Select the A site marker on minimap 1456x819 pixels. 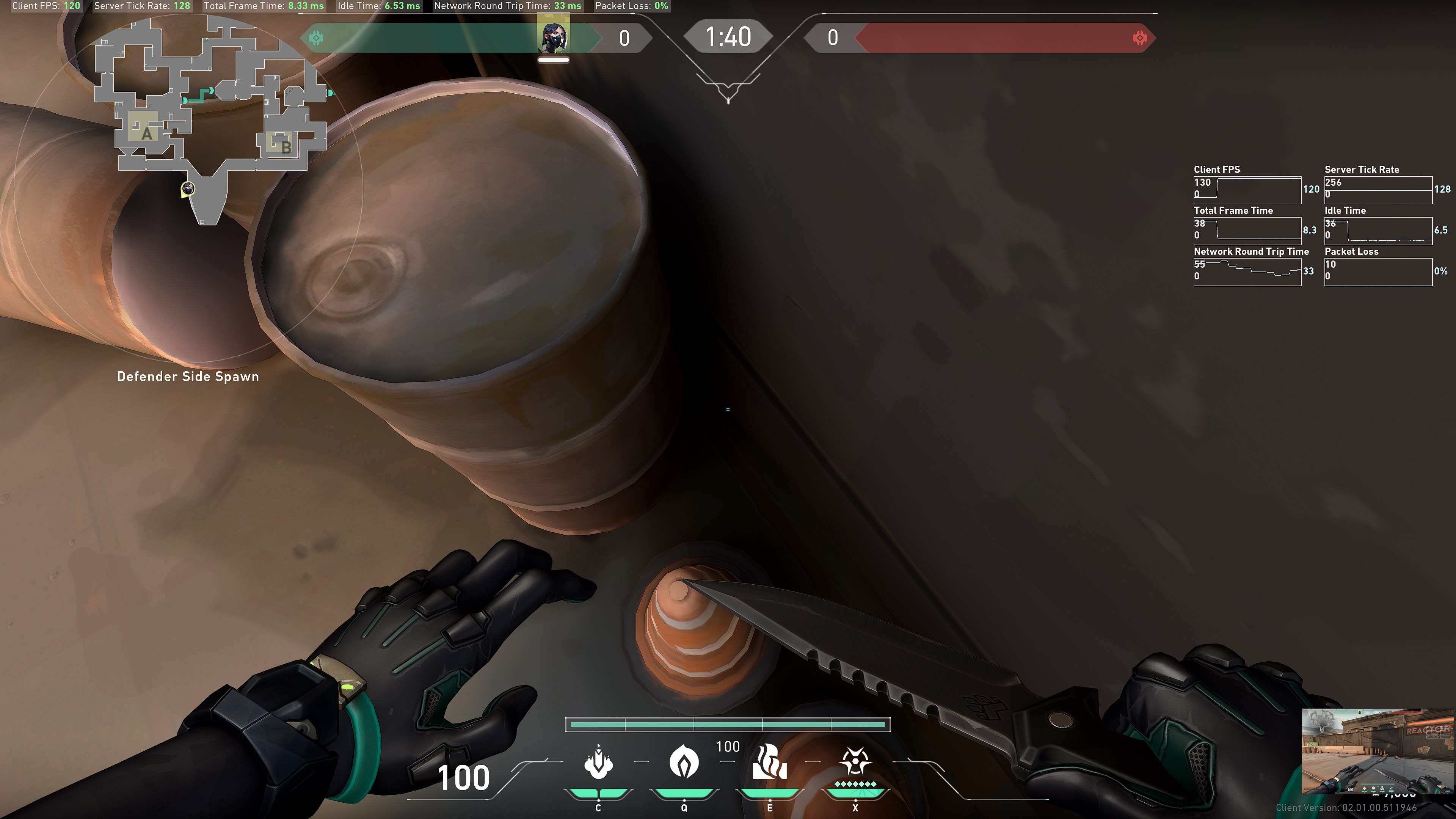click(146, 133)
